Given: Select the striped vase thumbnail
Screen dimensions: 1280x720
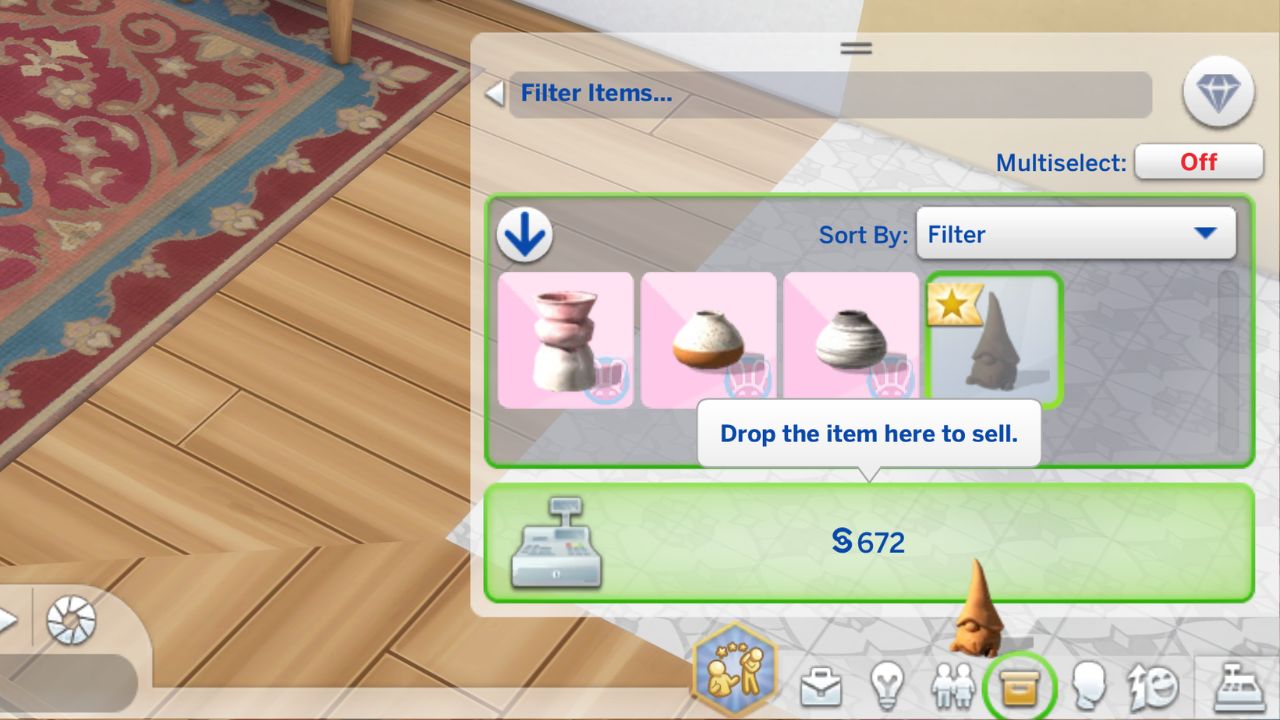Looking at the screenshot, I should [x=851, y=340].
